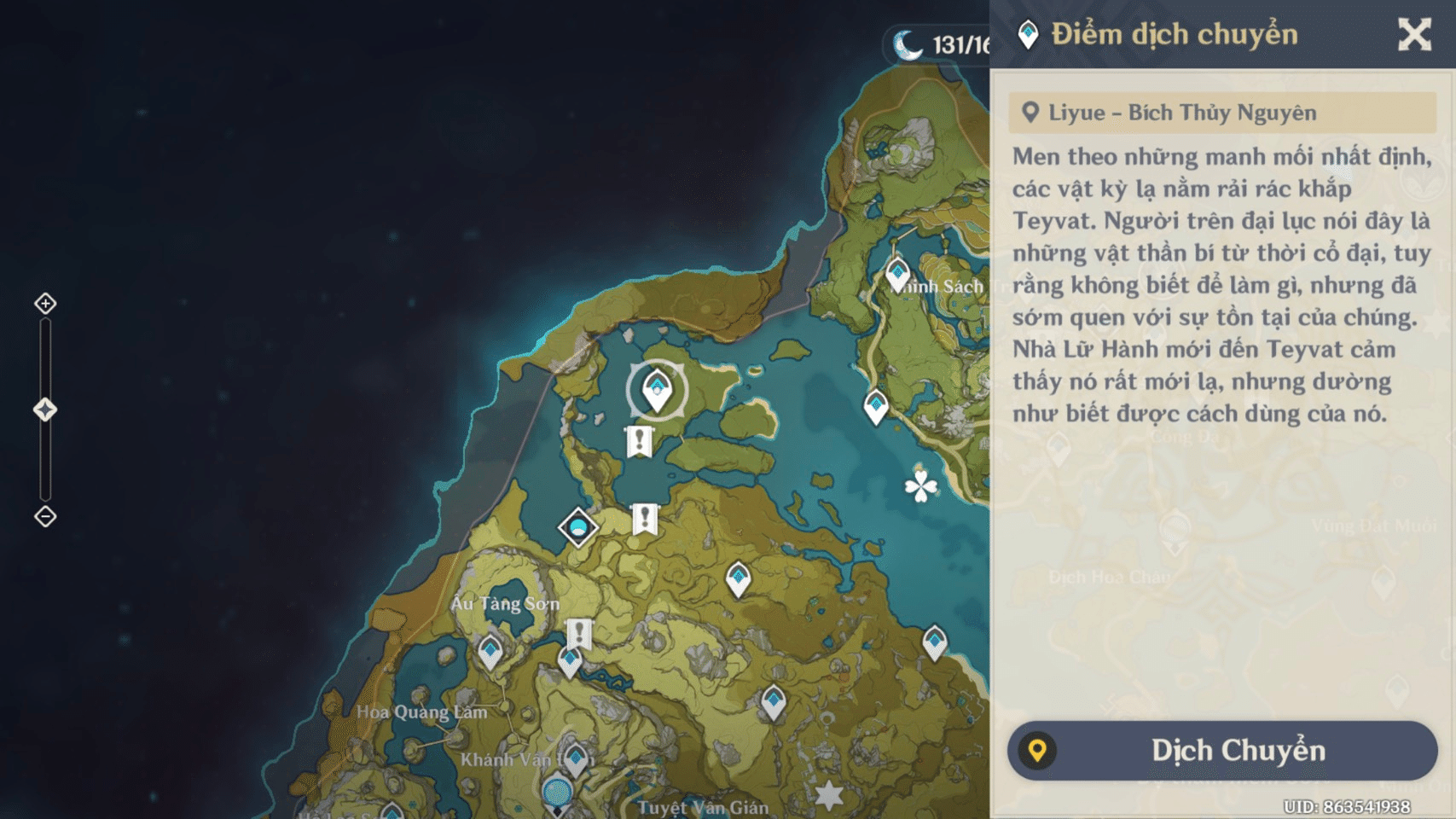Viewport: 1456px width, 819px height.
Task: Teleport using the Dịch Chuyển button
Action: [x=1221, y=751]
